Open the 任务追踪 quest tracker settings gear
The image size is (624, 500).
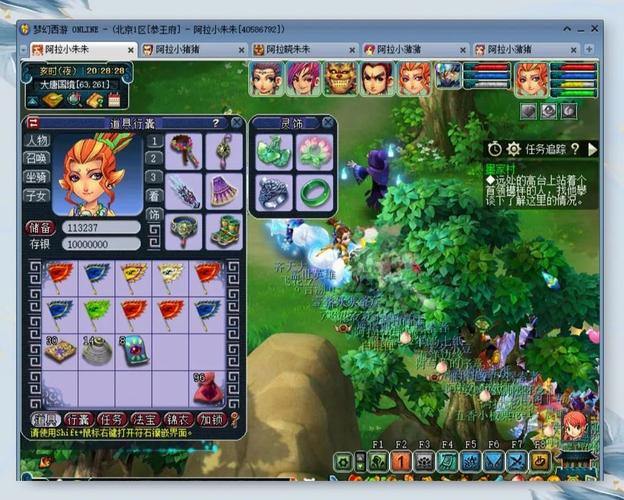[513, 149]
